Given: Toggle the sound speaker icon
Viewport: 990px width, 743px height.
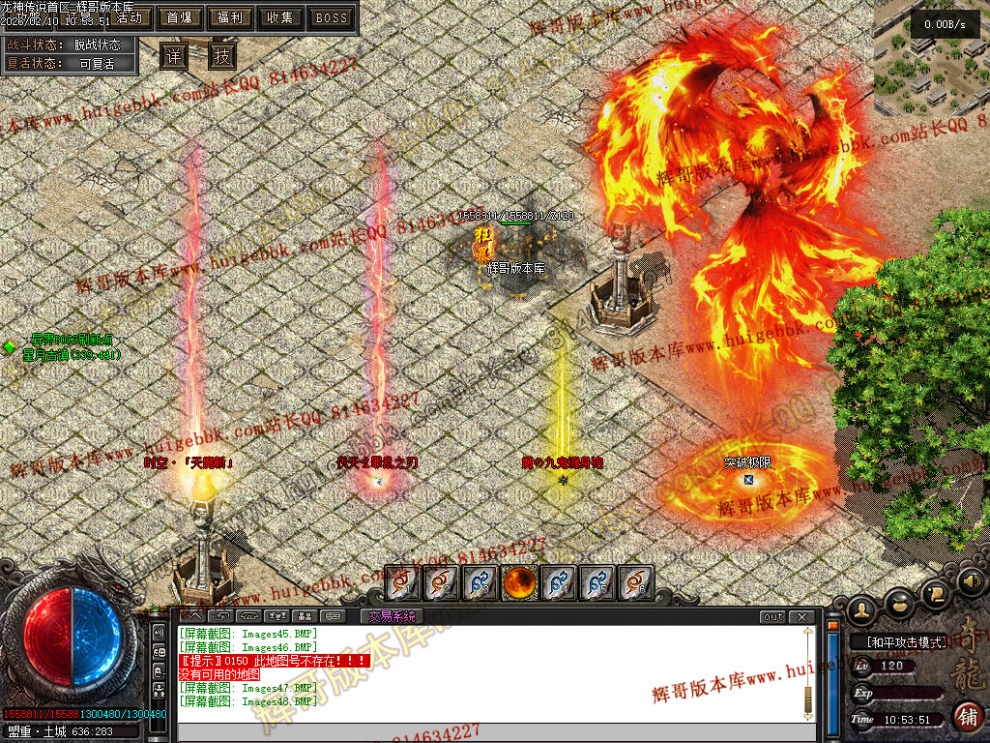Looking at the screenshot, I should click(969, 580).
